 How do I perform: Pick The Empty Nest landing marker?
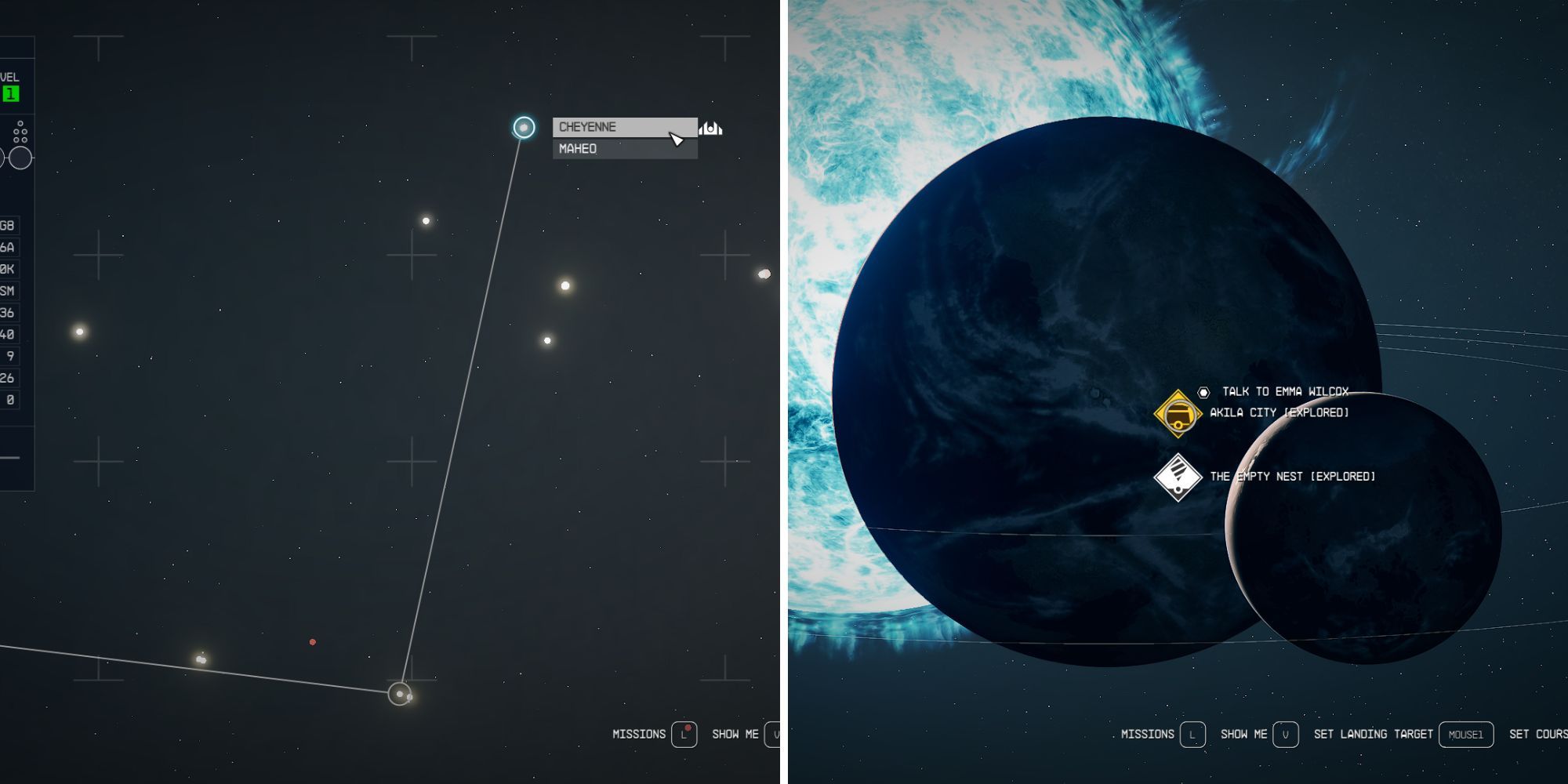pos(1178,477)
